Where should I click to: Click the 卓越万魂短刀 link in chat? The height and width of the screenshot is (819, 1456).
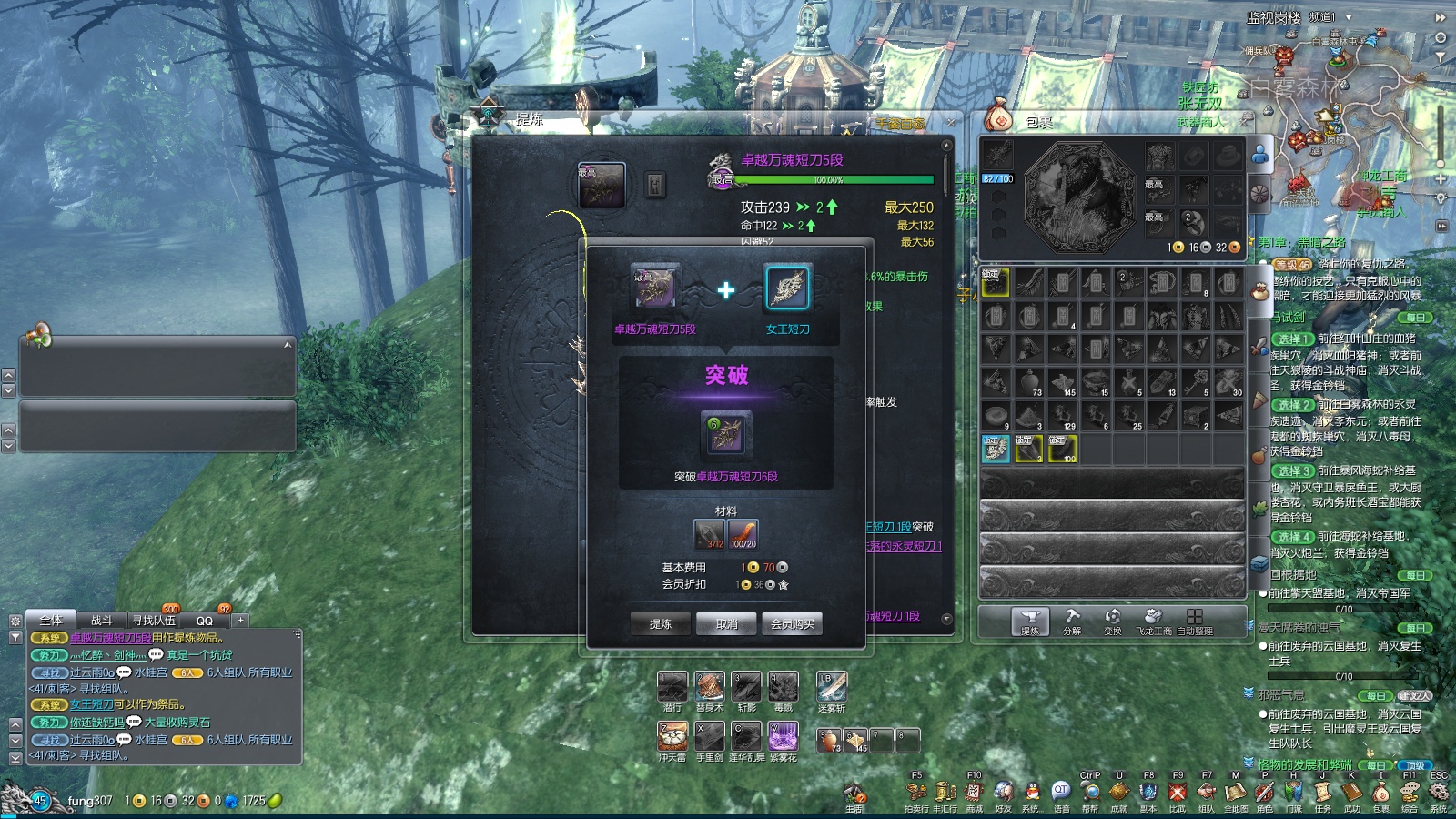tap(111, 638)
